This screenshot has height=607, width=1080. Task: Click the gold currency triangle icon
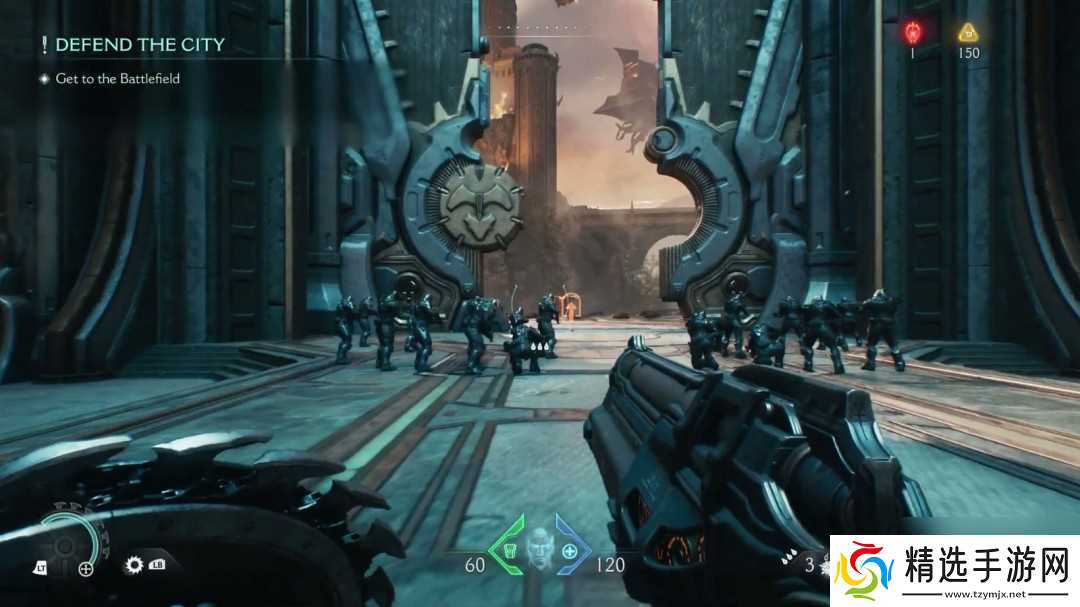point(968,32)
